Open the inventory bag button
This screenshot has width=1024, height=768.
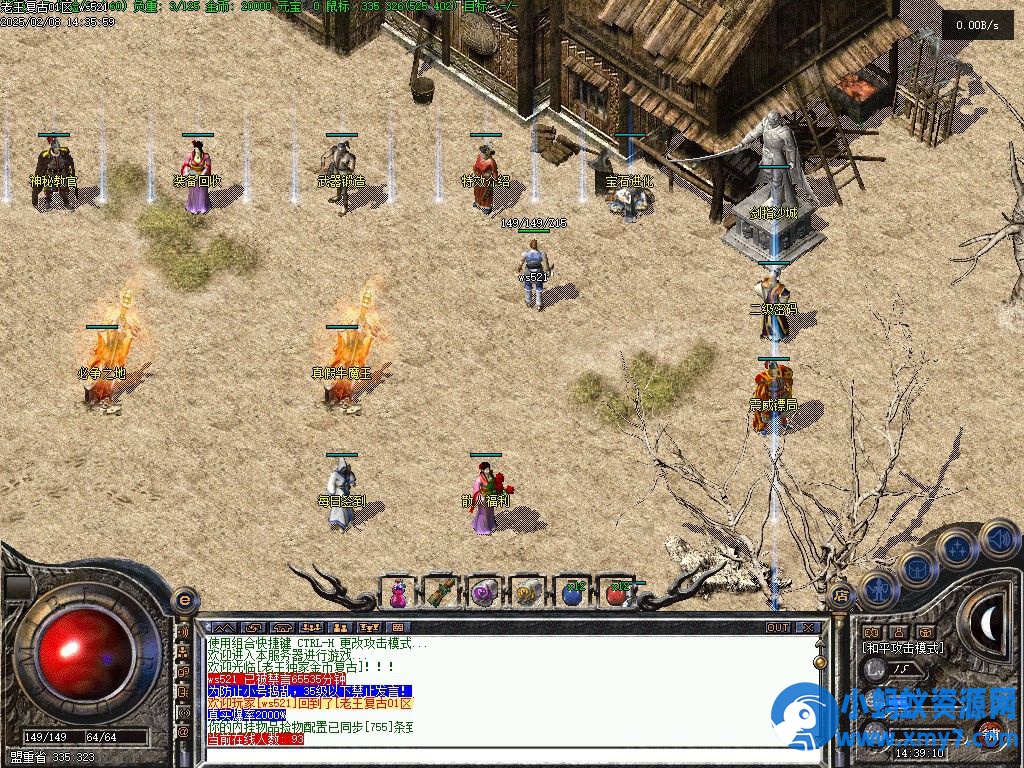(x=916, y=568)
